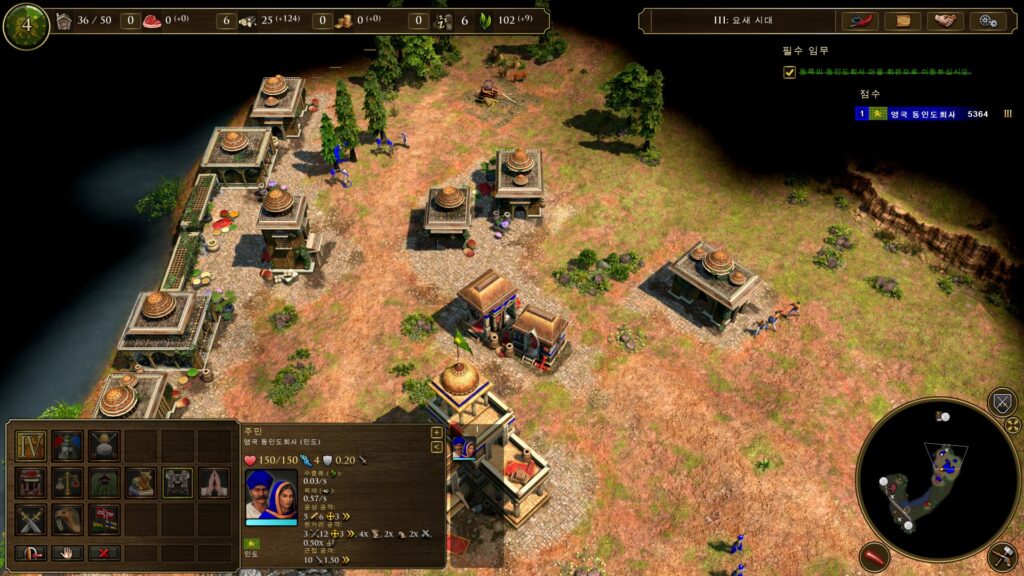Open home city via level 4 emblem
1024x576 pixels.
tap(26, 26)
